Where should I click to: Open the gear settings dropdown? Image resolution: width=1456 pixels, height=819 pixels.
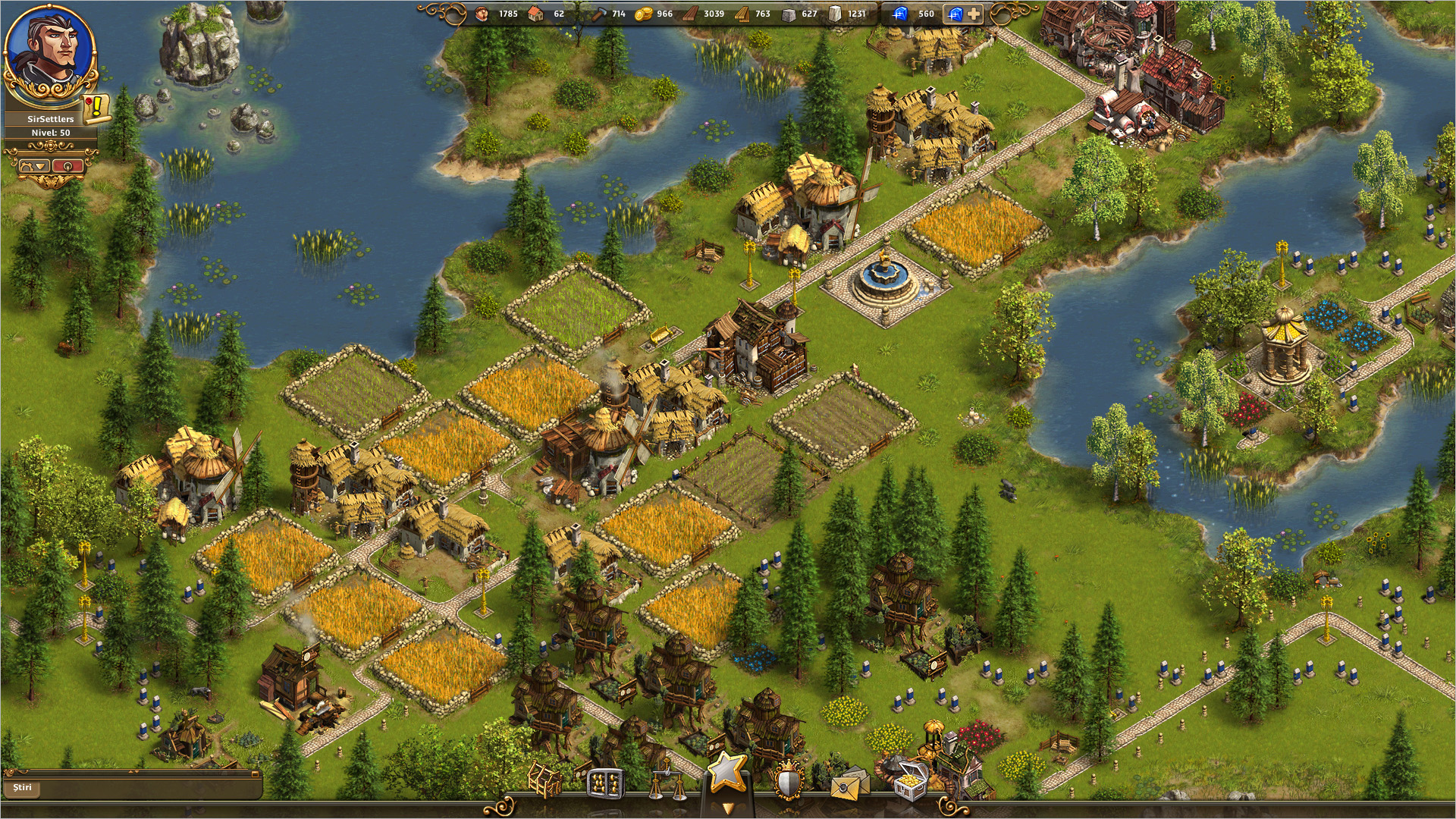(x=34, y=166)
